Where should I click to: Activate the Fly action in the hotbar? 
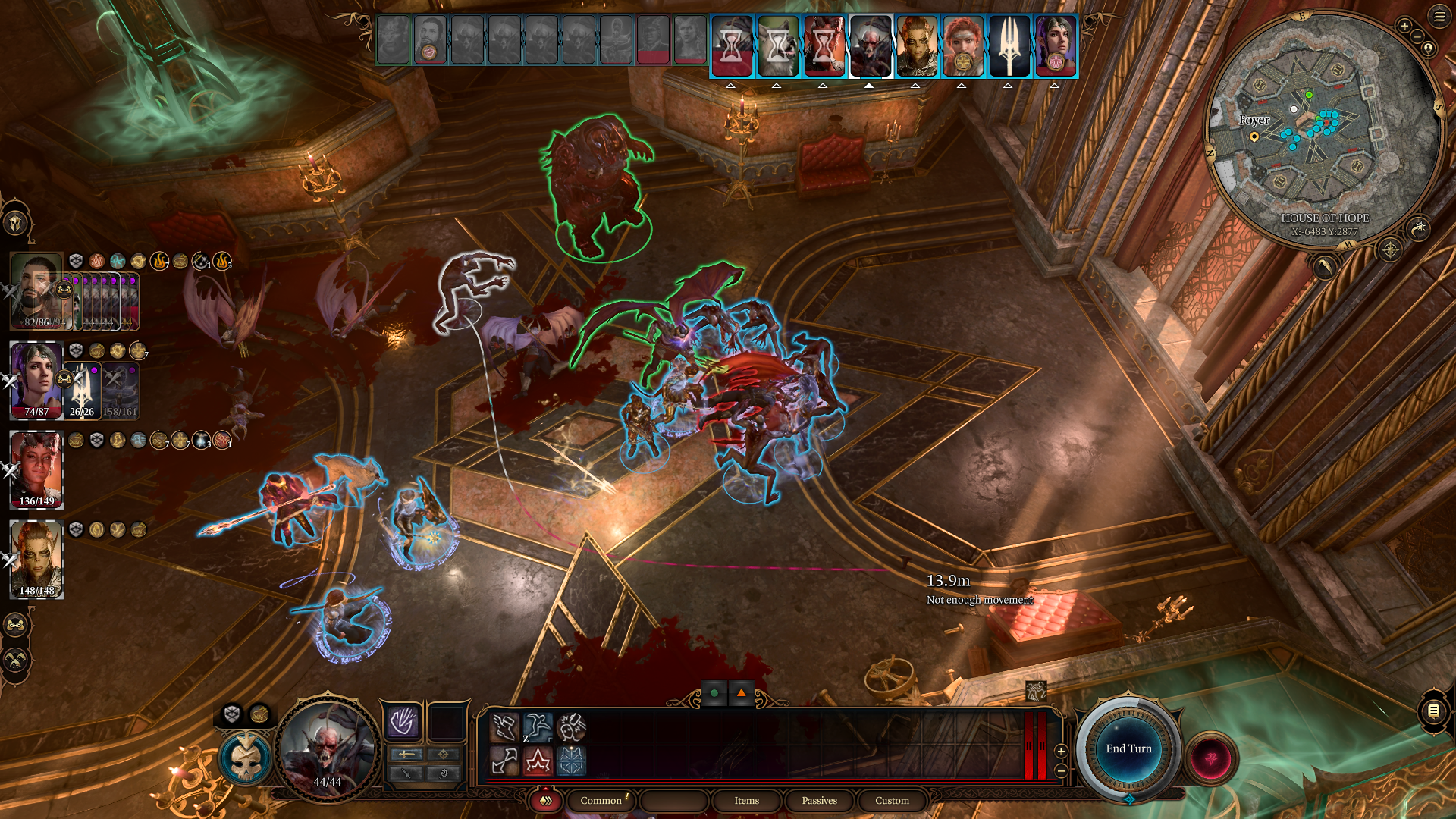point(504,726)
